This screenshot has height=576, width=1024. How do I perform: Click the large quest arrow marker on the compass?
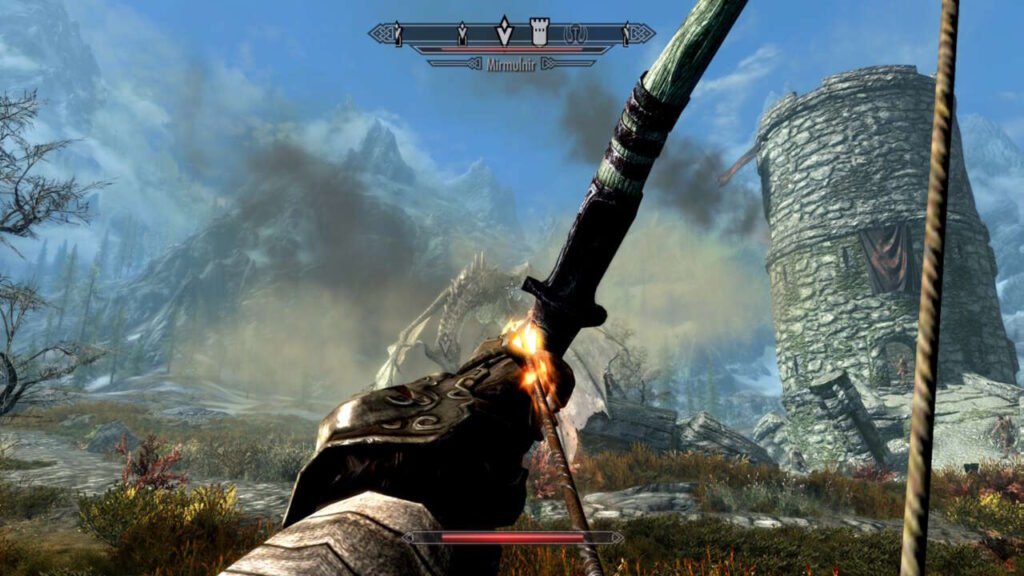point(505,31)
